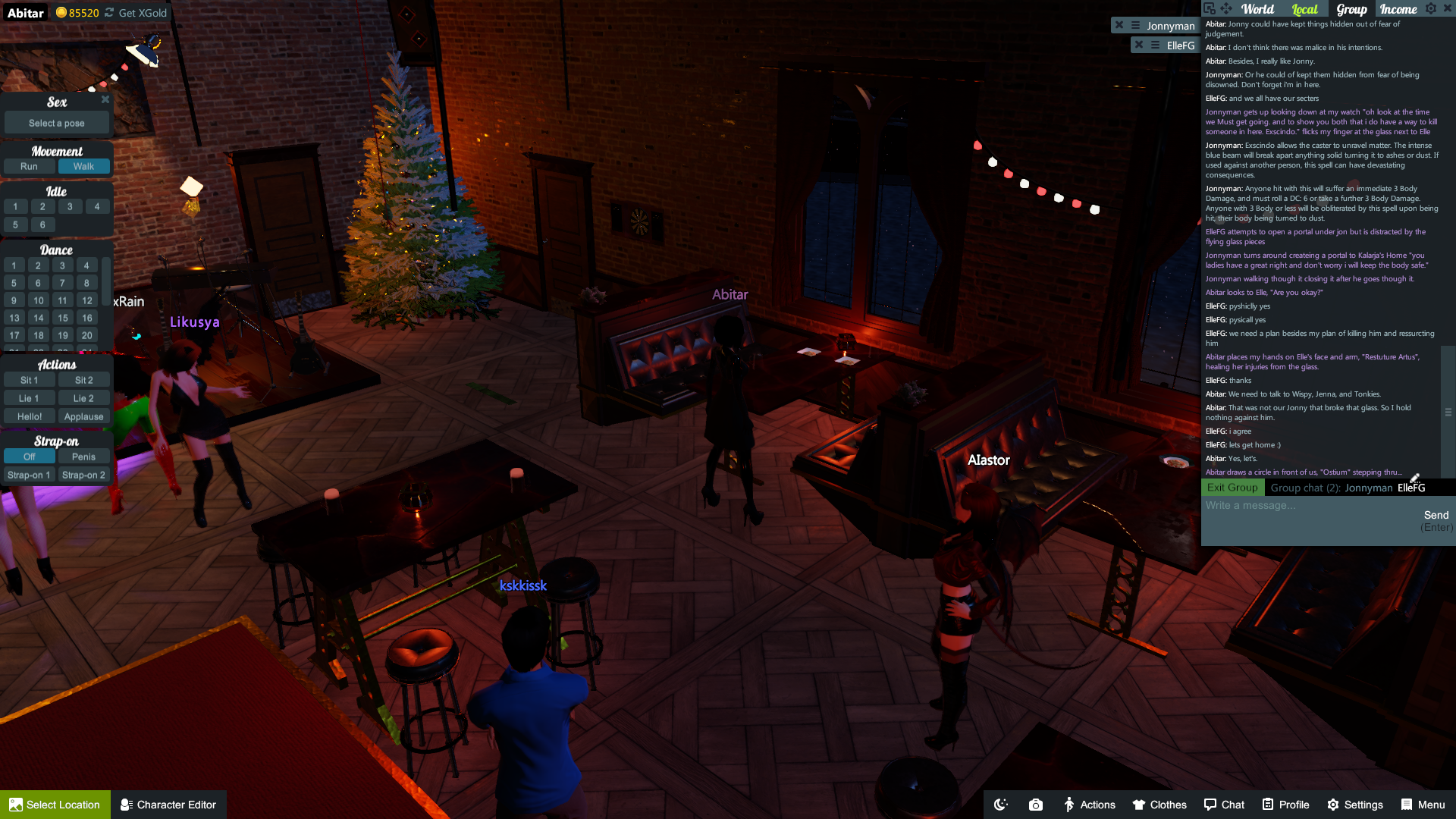Switch to the Local chat tab
This screenshot has height=819, width=1456.
point(1304,9)
